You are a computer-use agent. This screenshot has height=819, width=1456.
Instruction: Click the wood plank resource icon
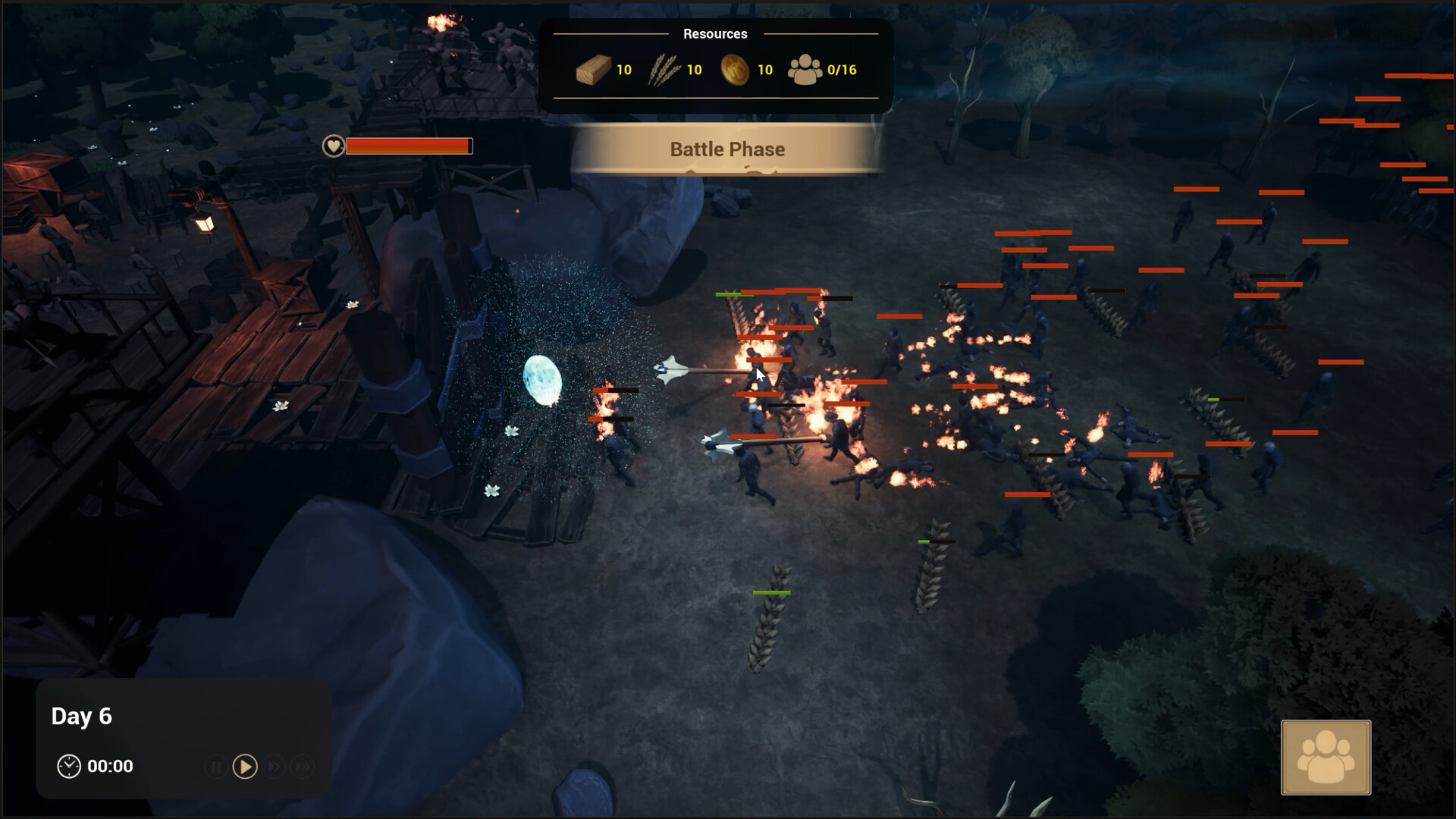pyautogui.click(x=594, y=69)
